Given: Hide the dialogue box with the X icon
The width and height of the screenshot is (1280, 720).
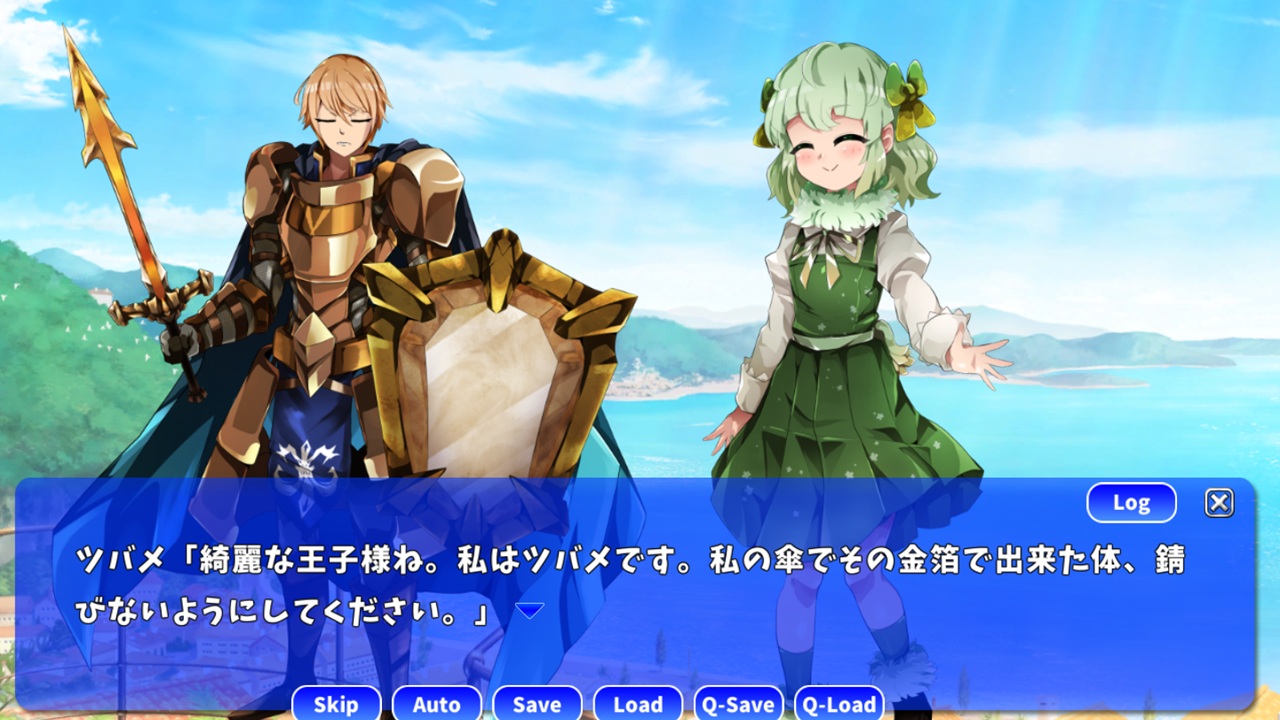Looking at the screenshot, I should (1219, 502).
